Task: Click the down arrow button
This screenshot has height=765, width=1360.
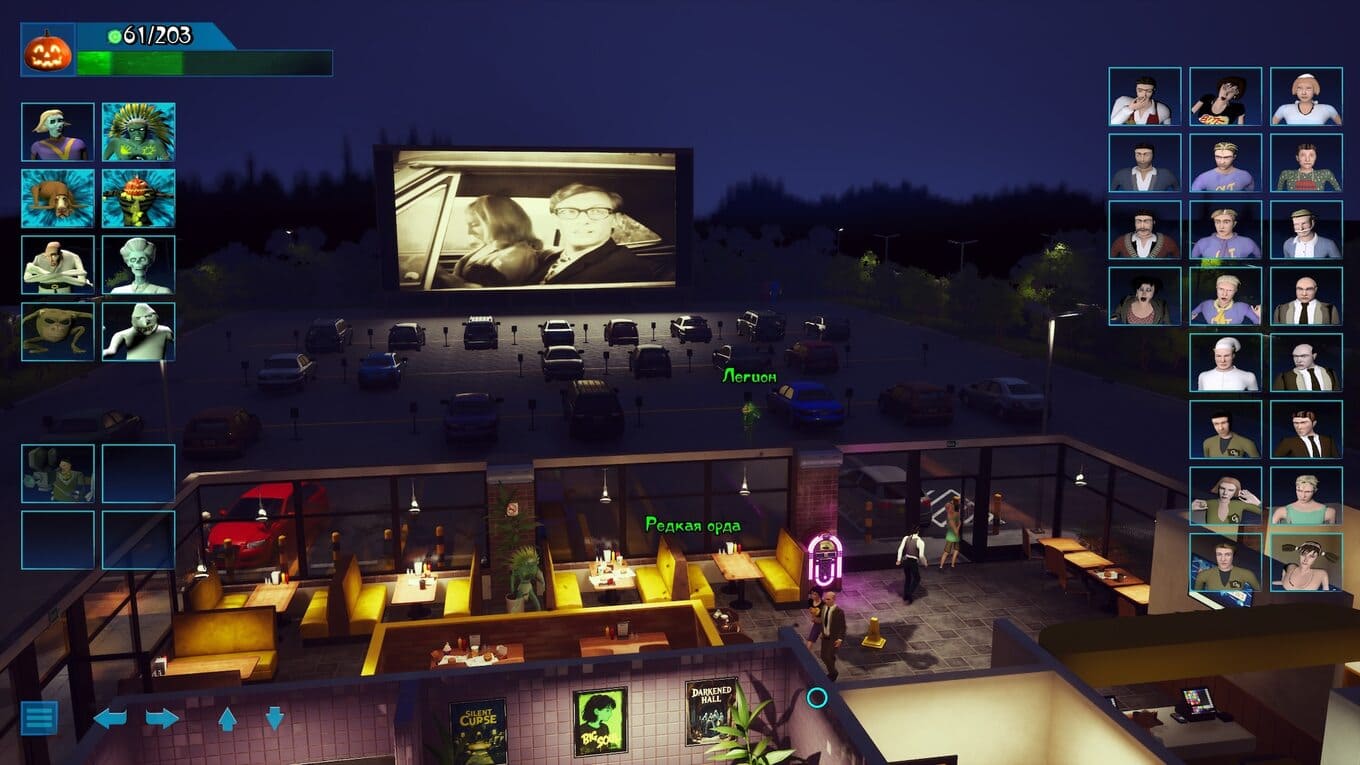Action: click(274, 718)
